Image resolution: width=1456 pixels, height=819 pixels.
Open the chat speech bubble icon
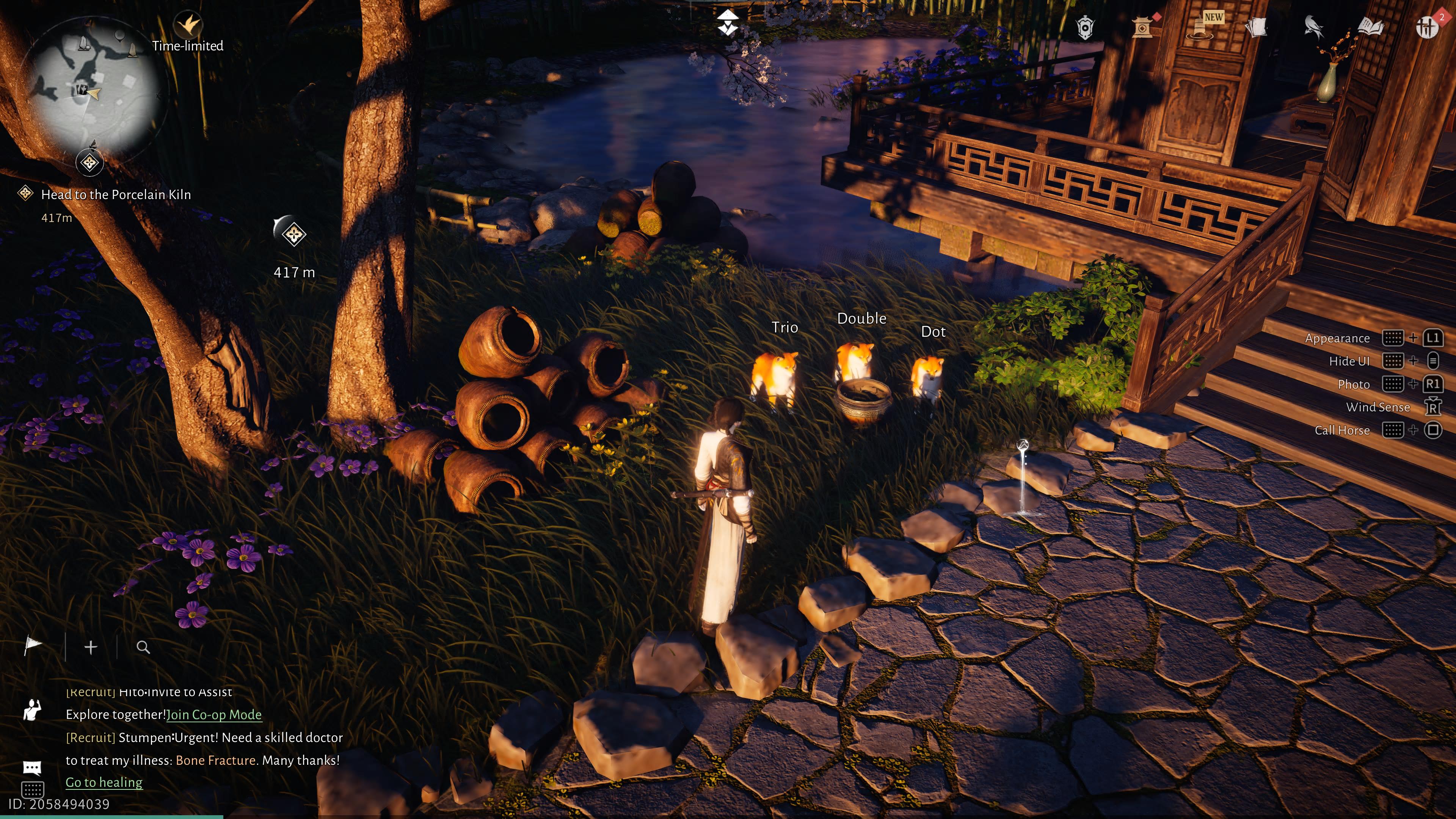tap(31, 767)
